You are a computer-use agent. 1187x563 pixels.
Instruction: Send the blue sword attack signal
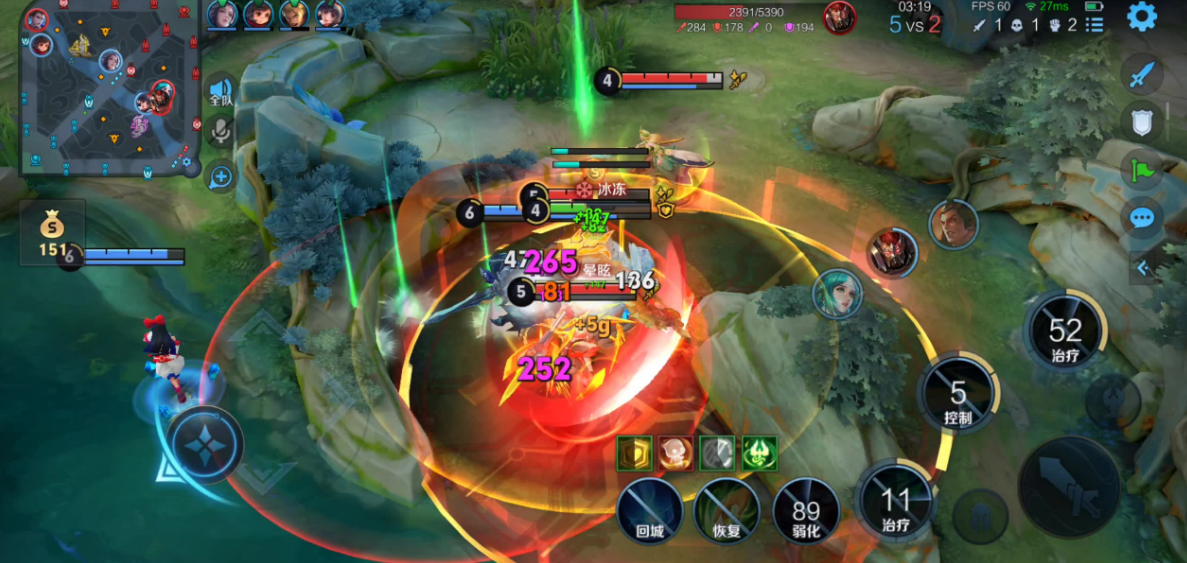tap(1141, 74)
